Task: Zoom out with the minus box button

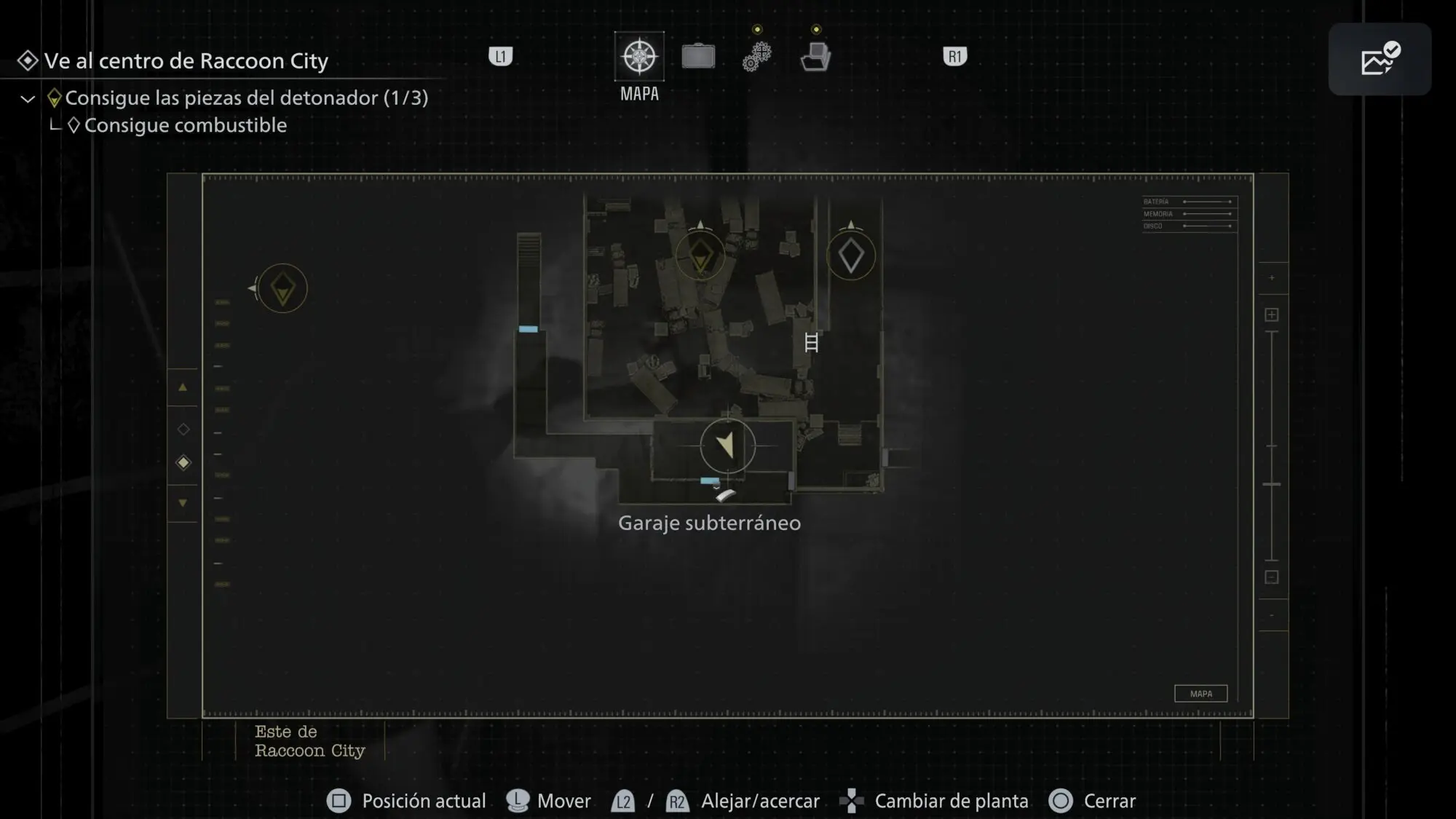Action: (1272, 577)
